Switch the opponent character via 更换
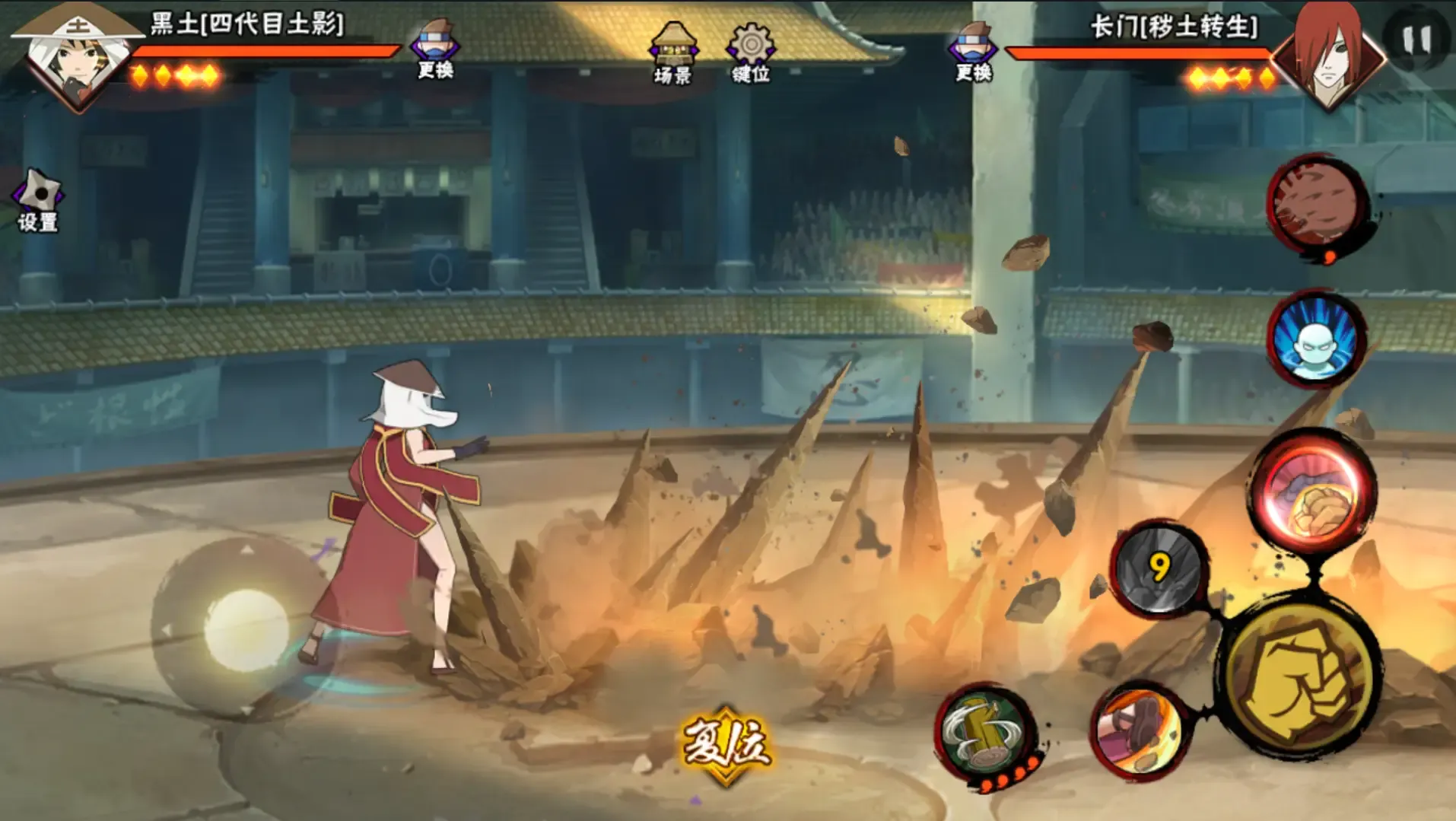Screen dimensions: 1456x821 point(974,52)
